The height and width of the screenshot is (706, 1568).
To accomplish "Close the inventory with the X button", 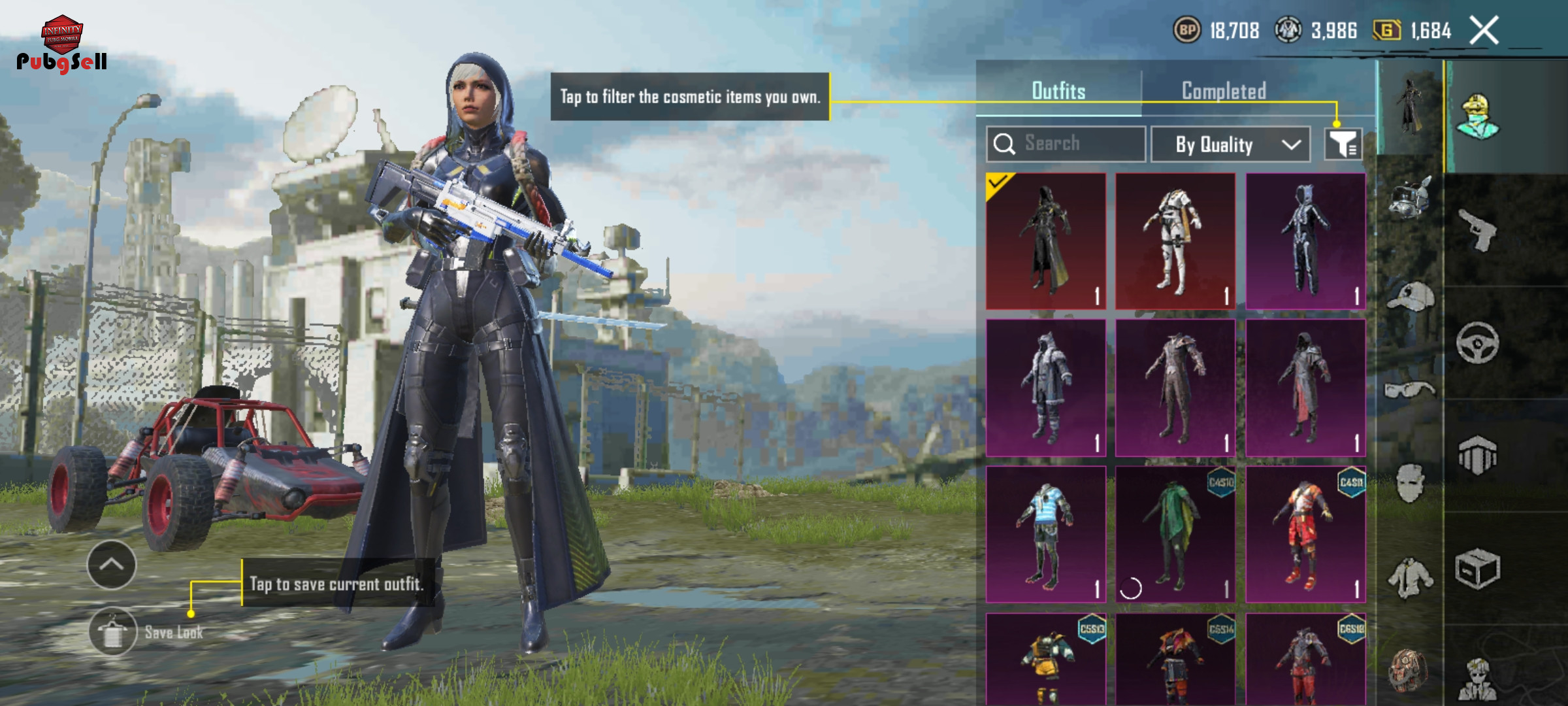I will (x=1484, y=31).
